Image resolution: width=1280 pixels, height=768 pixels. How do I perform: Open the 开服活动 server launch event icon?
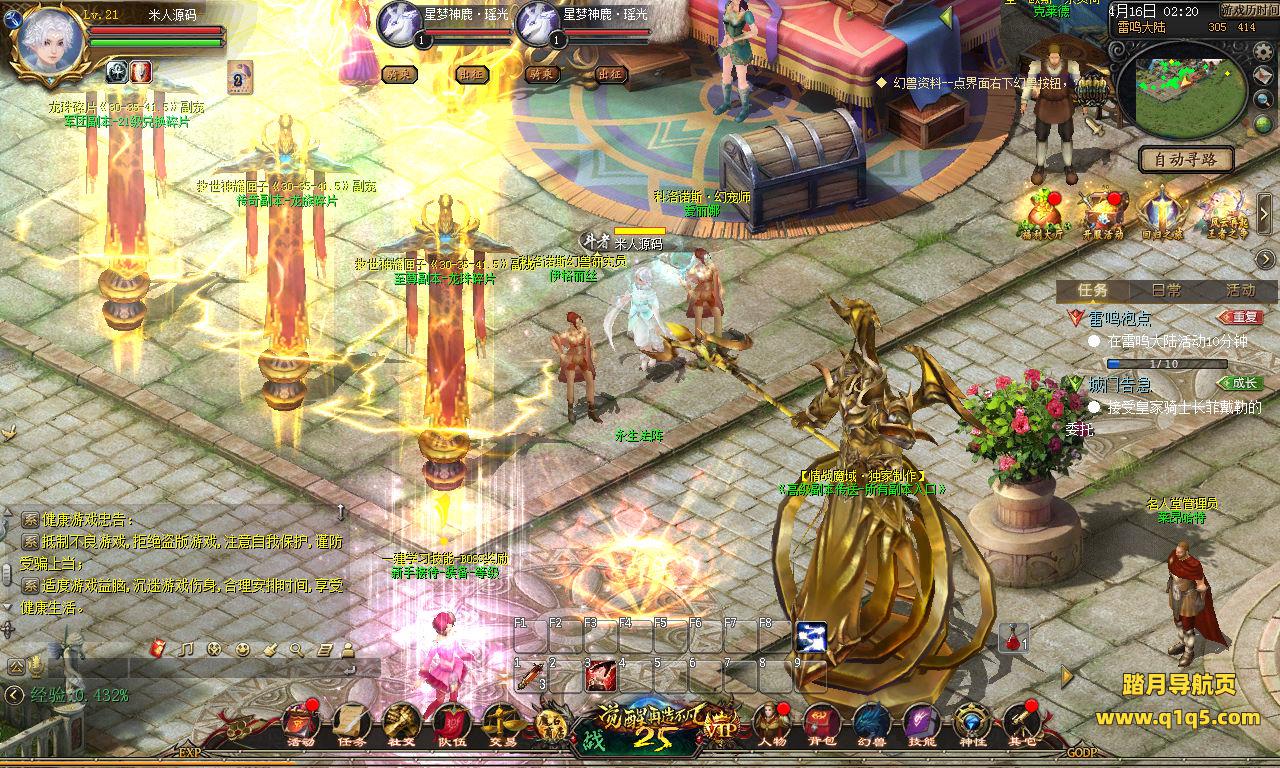coord(1102,214)
